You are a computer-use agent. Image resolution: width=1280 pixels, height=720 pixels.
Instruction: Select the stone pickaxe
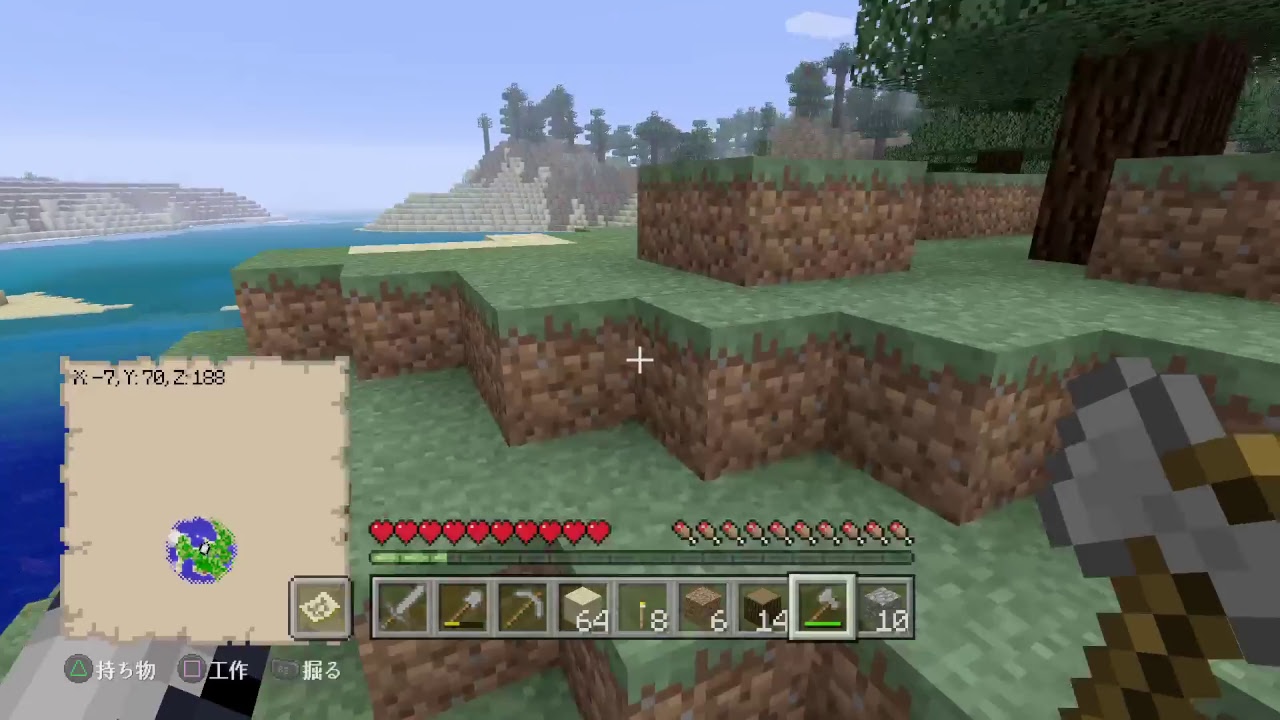(520, 605)
